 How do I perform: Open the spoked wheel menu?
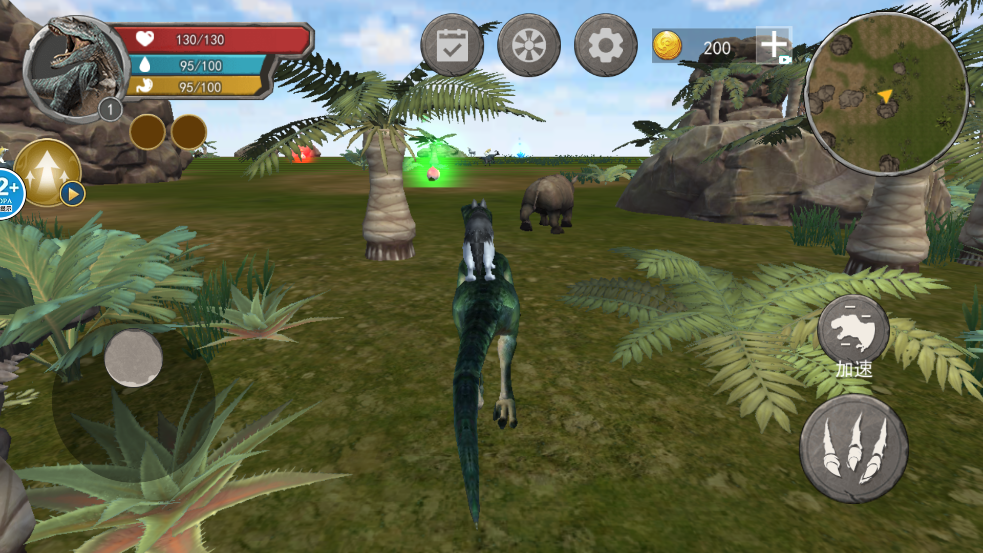pyautogui.click(x=529, y=45)
